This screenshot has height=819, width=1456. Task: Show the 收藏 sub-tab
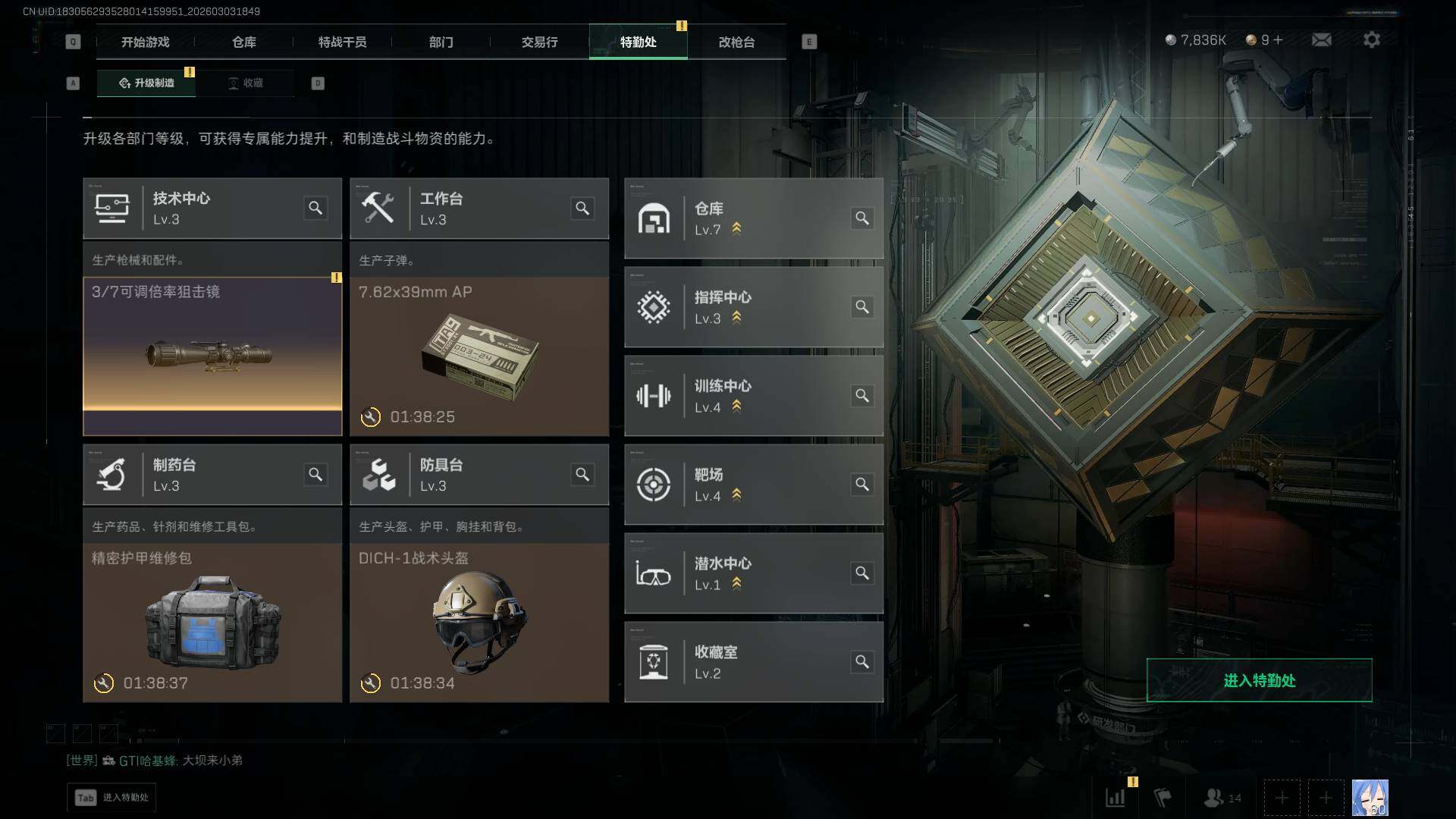coord(246,83)
